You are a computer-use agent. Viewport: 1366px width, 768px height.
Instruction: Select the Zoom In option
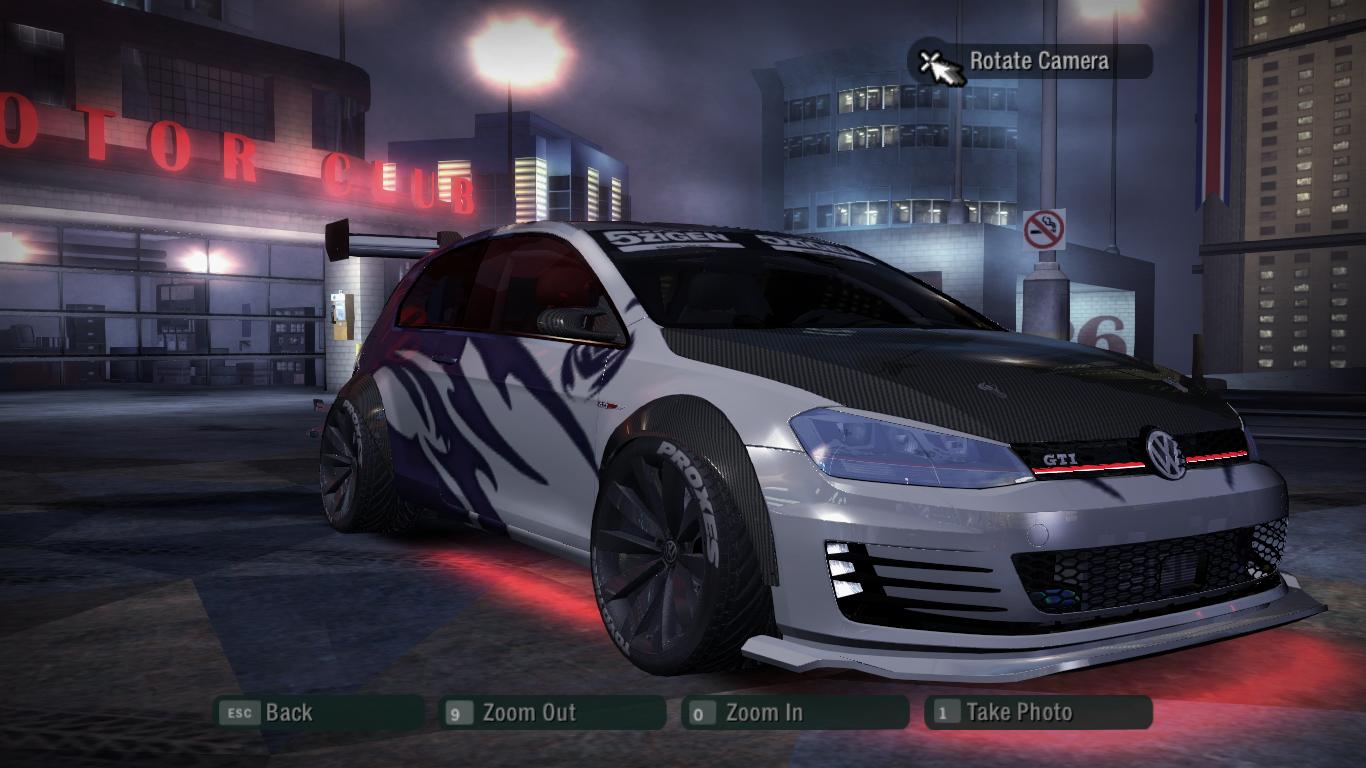click(794, 713)
